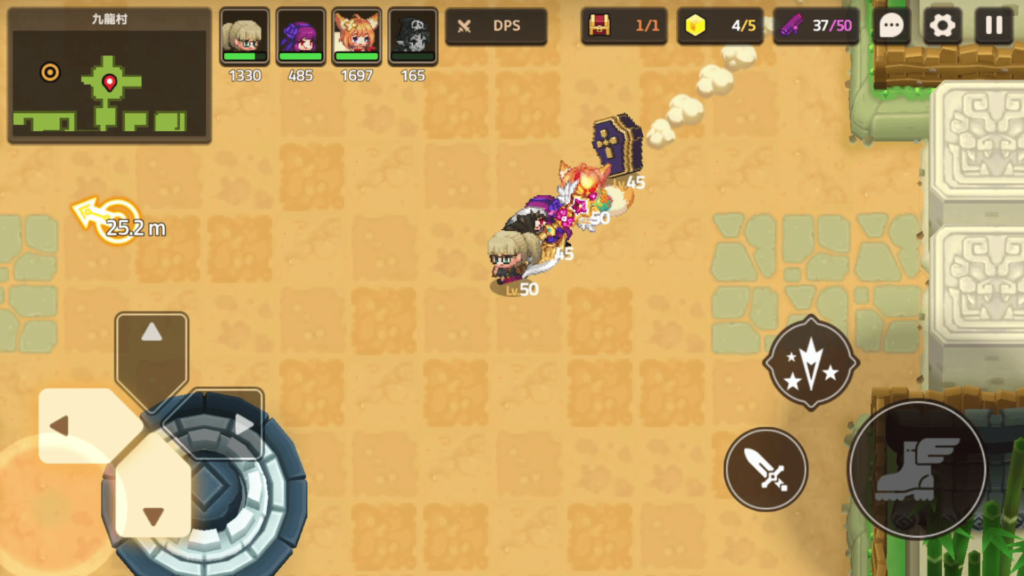Select the blonde hero portrait with glasses

coord(244,37)
